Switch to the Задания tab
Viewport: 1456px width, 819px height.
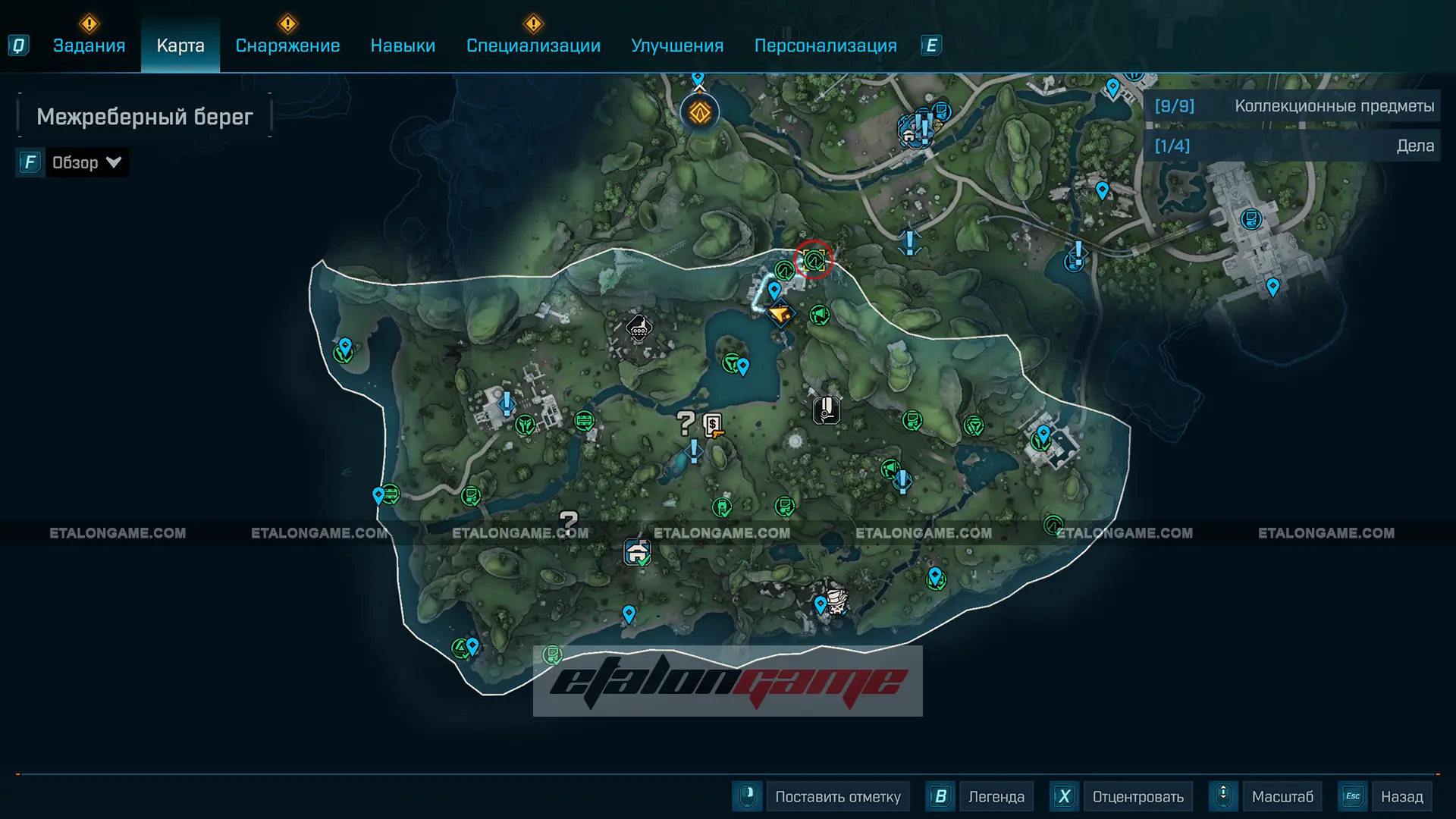coord(89,45)
